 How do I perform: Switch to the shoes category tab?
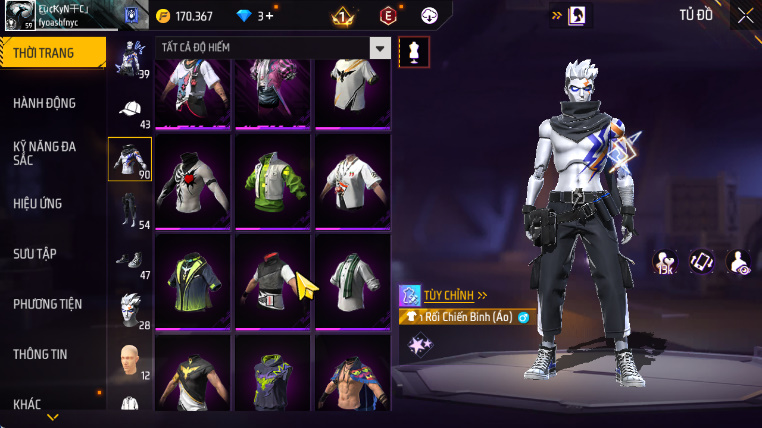coord(130,260)
